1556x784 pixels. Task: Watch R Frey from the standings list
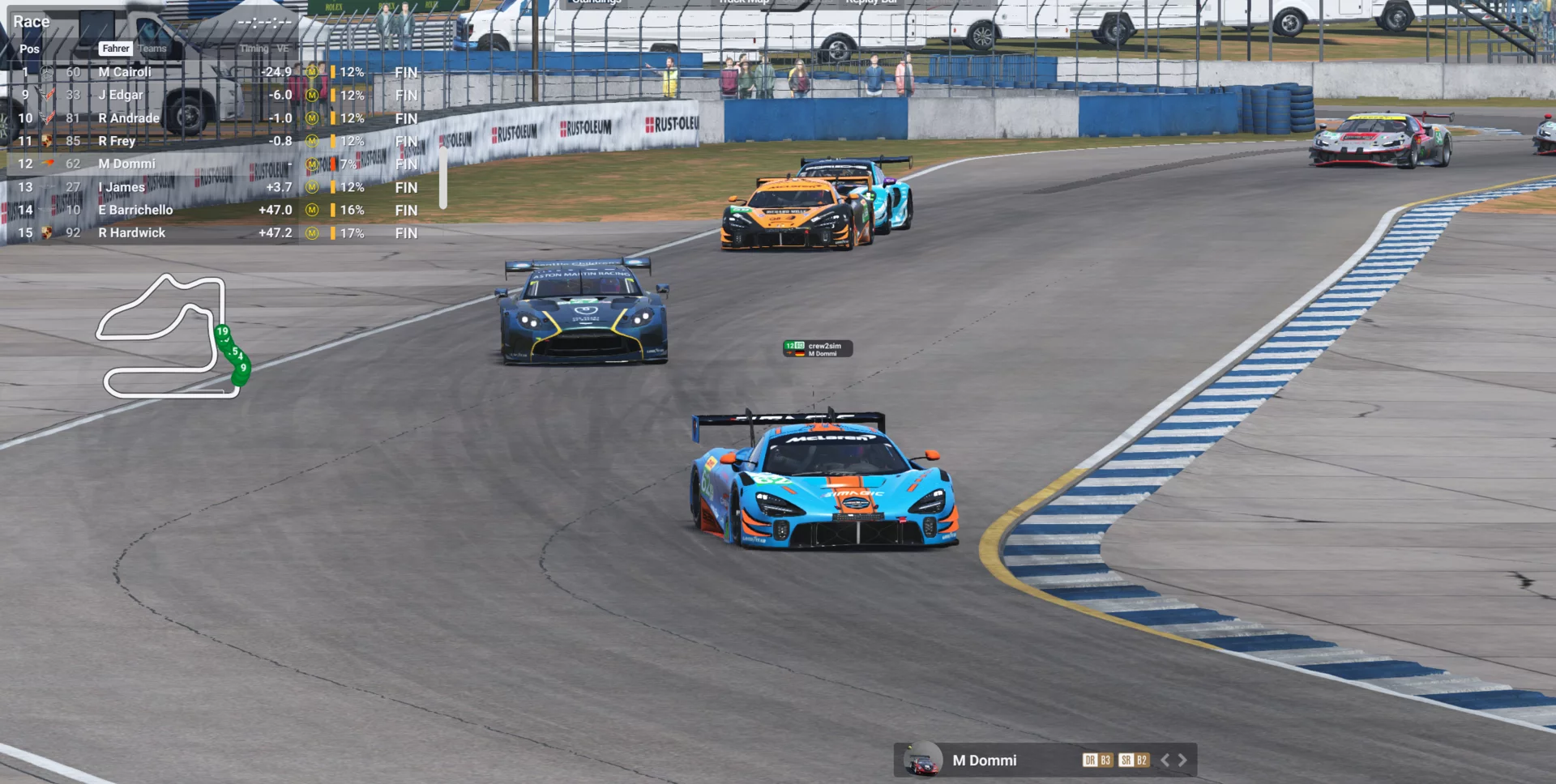(117, 141)
